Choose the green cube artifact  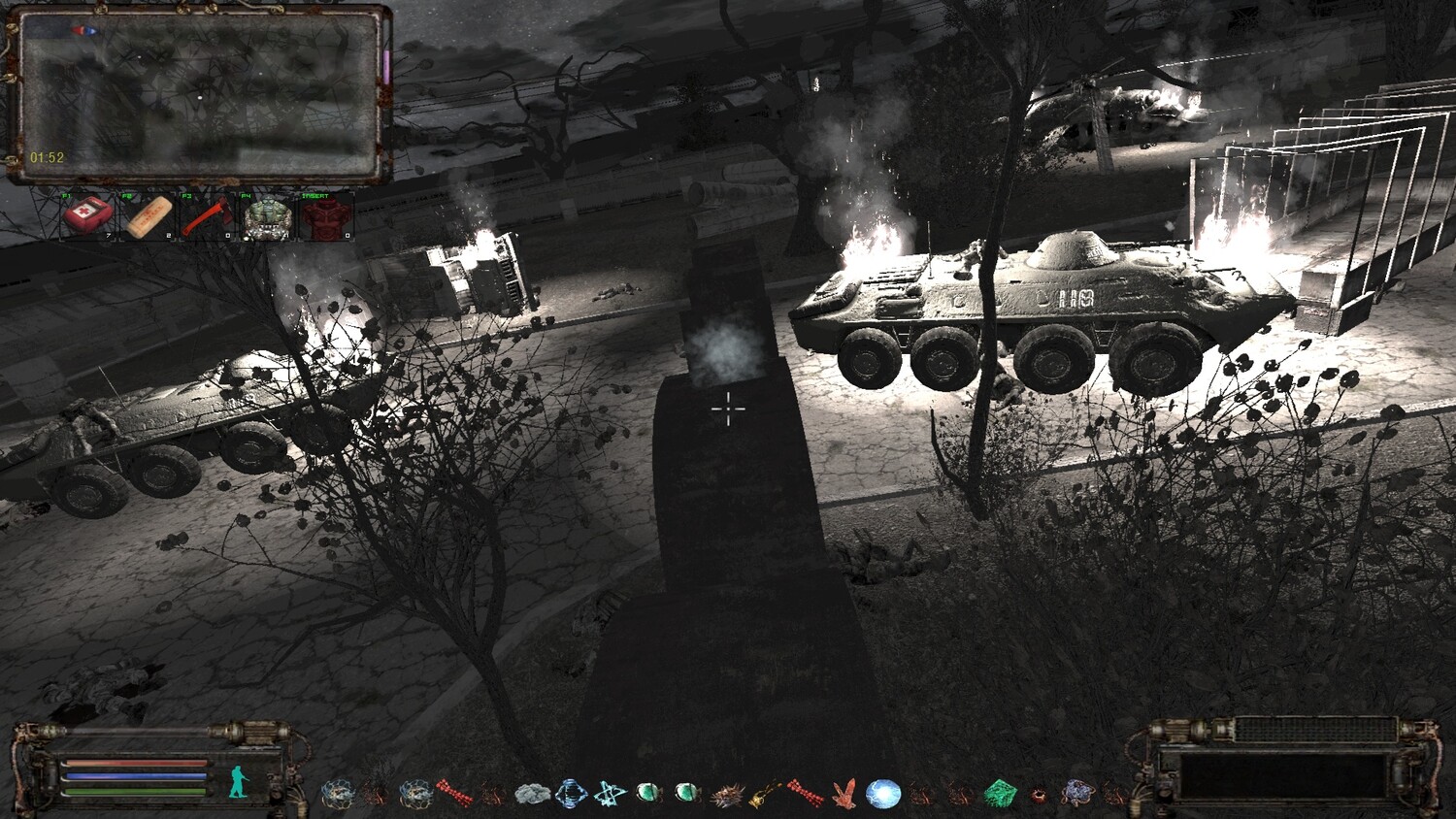click(1000, 795)
